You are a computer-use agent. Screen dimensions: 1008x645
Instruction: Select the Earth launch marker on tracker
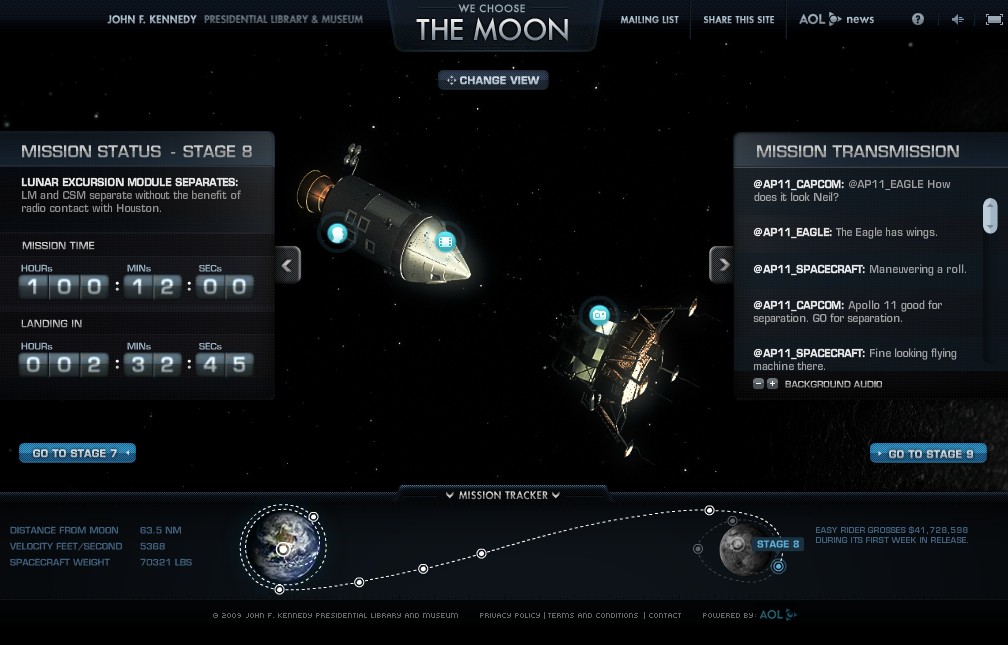pyautogui.click(x=284, y=549)
